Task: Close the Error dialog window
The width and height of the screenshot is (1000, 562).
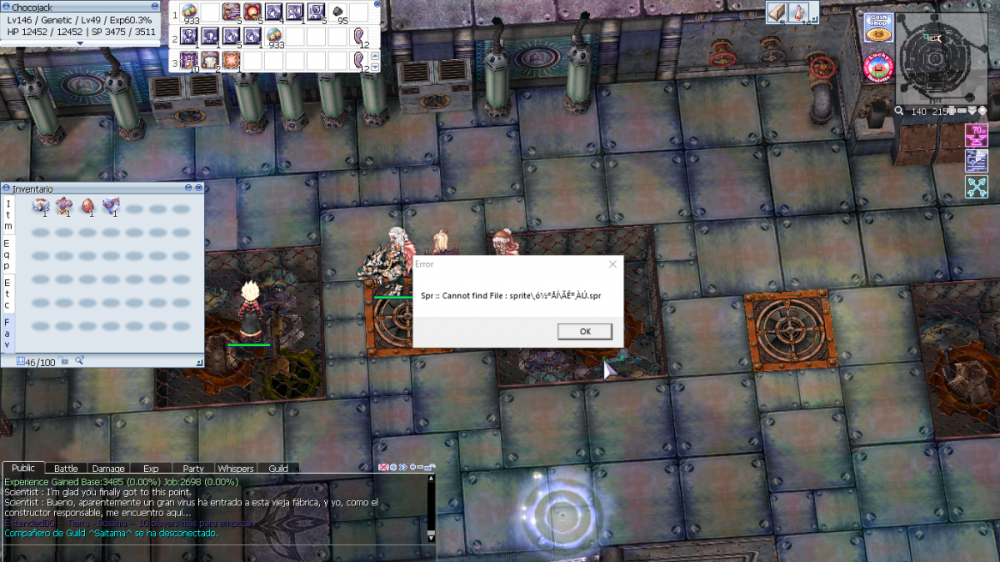Action: point(612,264)
